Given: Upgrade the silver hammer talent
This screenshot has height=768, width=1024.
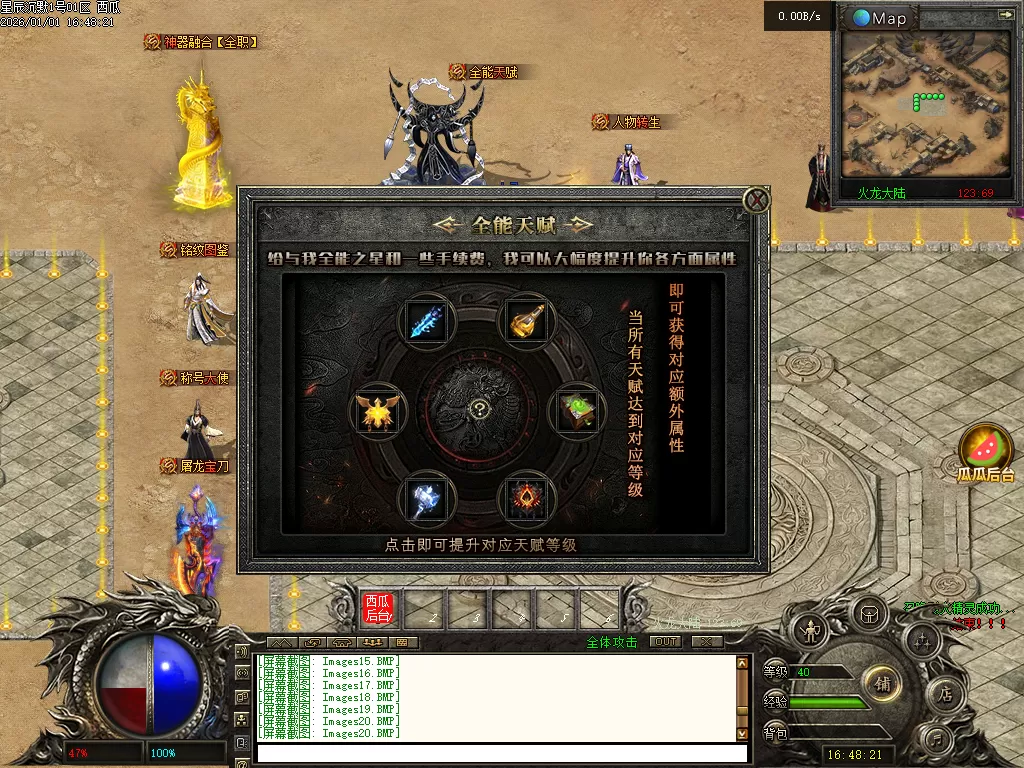Looking at the screenshot, I should pyautogui.click(x=428, y=497).
